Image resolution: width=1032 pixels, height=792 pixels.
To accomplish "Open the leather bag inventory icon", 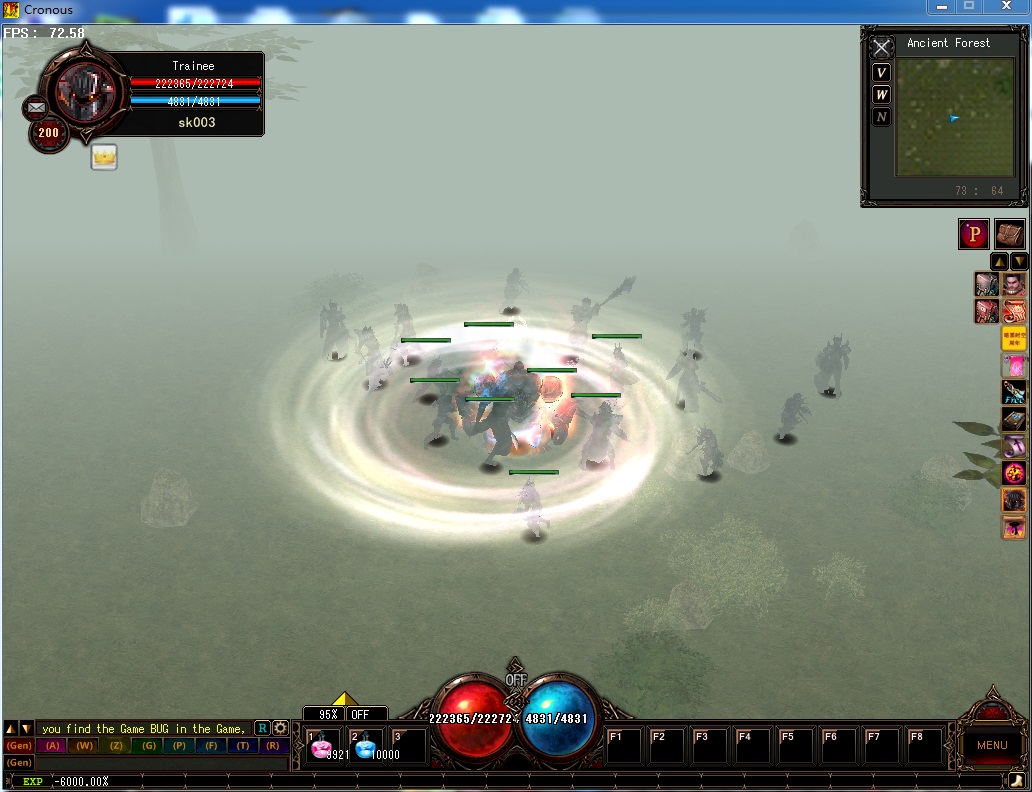I will pos(1009,234).
